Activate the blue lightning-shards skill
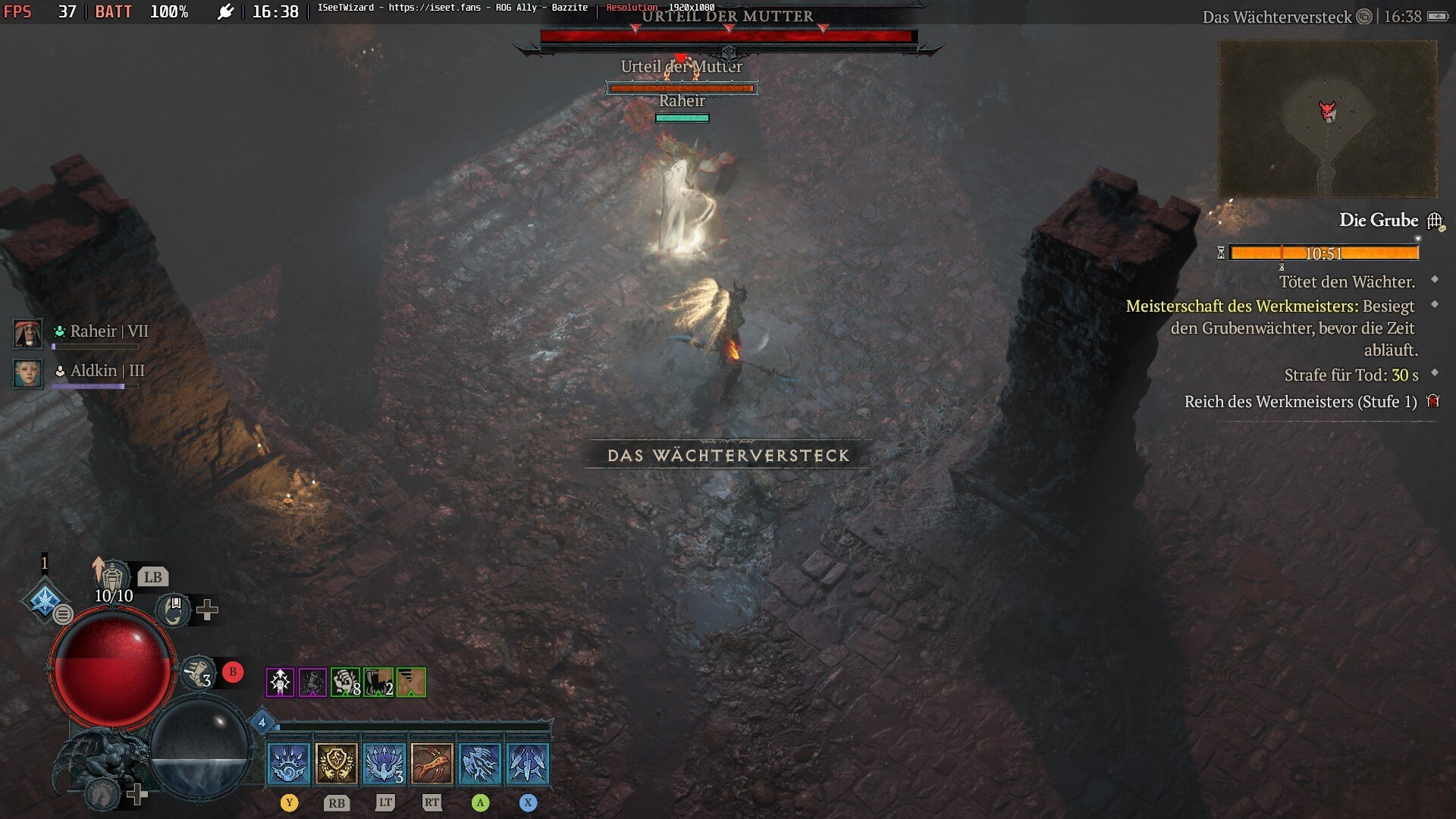Viewport: 1456px width, 819px height. pos(480,763)
